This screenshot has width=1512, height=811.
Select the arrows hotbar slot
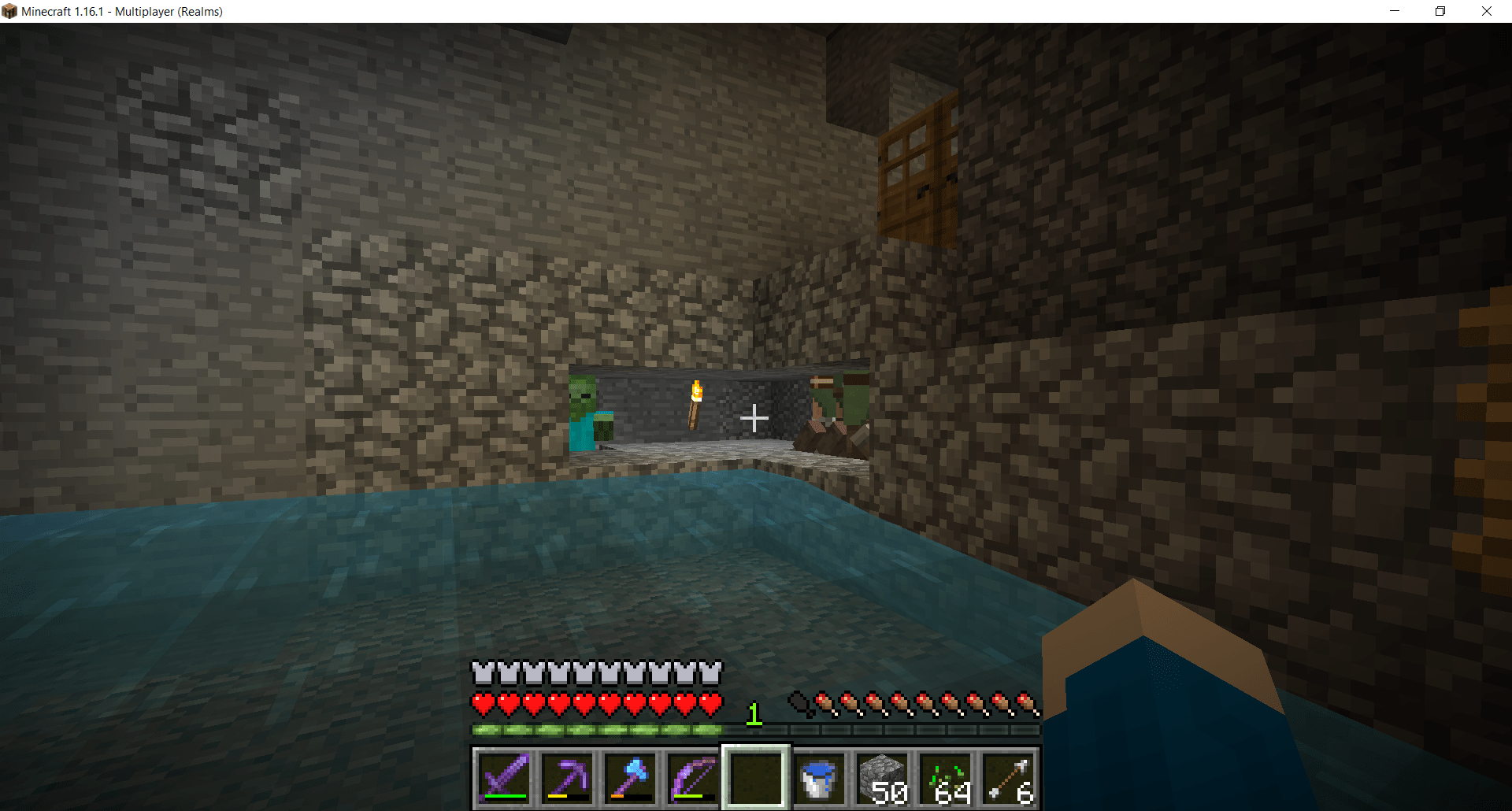coord(1007,779)
